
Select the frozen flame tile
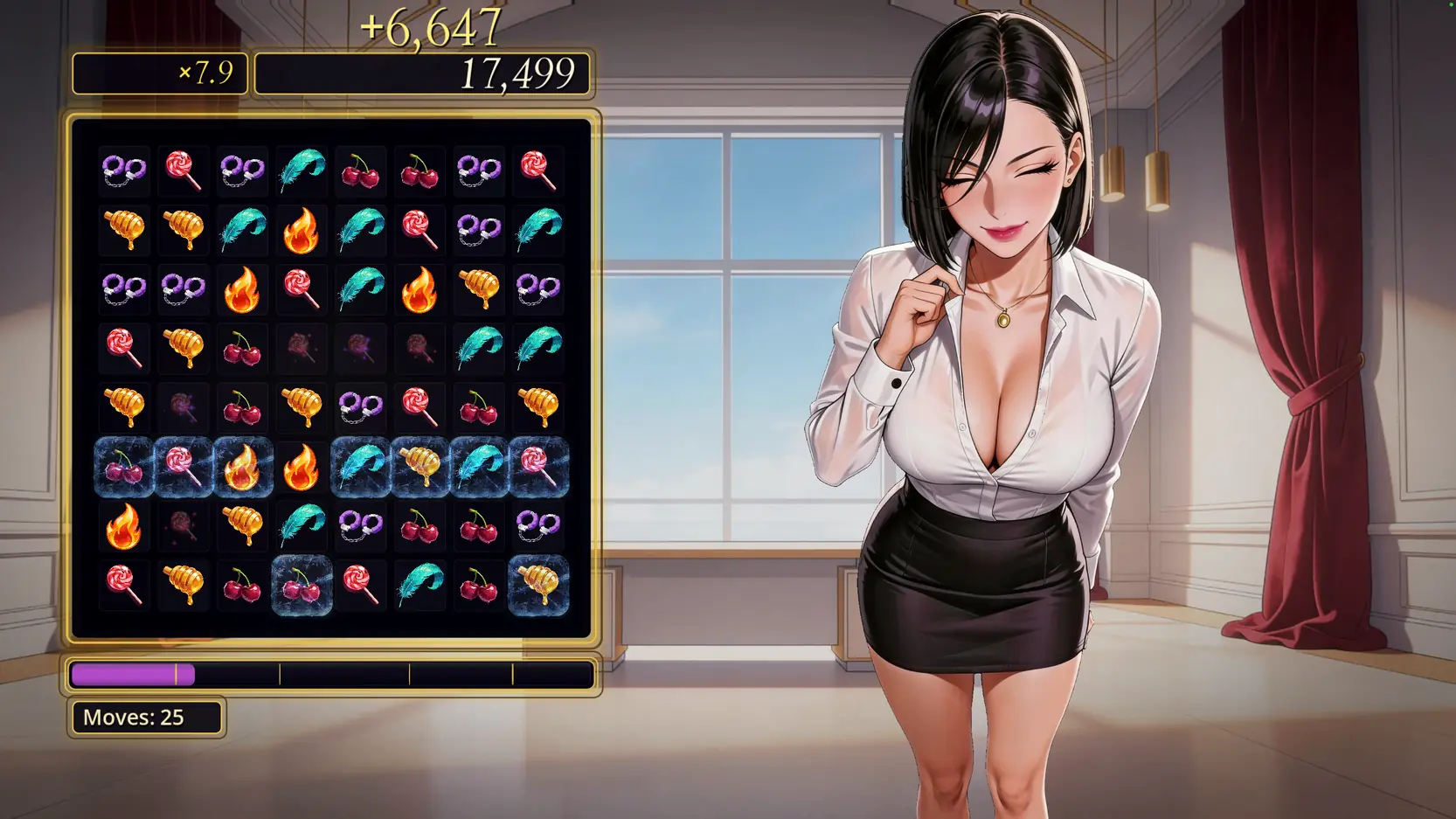coord(242,467)
